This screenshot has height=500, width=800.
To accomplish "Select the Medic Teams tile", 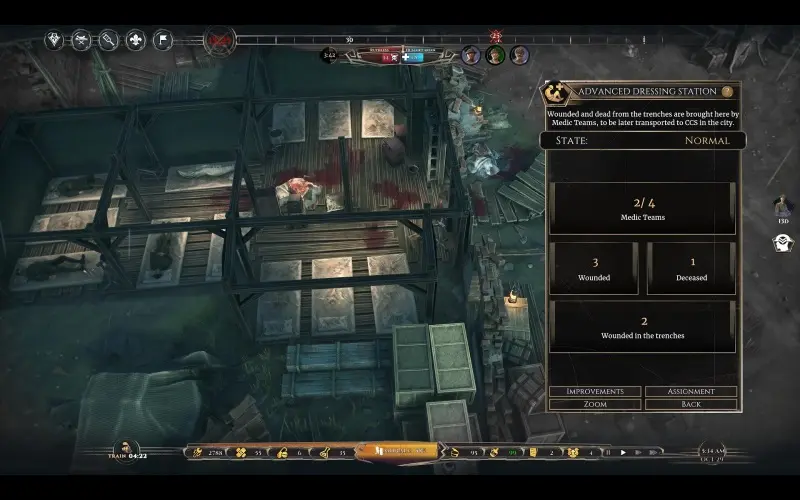I will coord(642,208).
